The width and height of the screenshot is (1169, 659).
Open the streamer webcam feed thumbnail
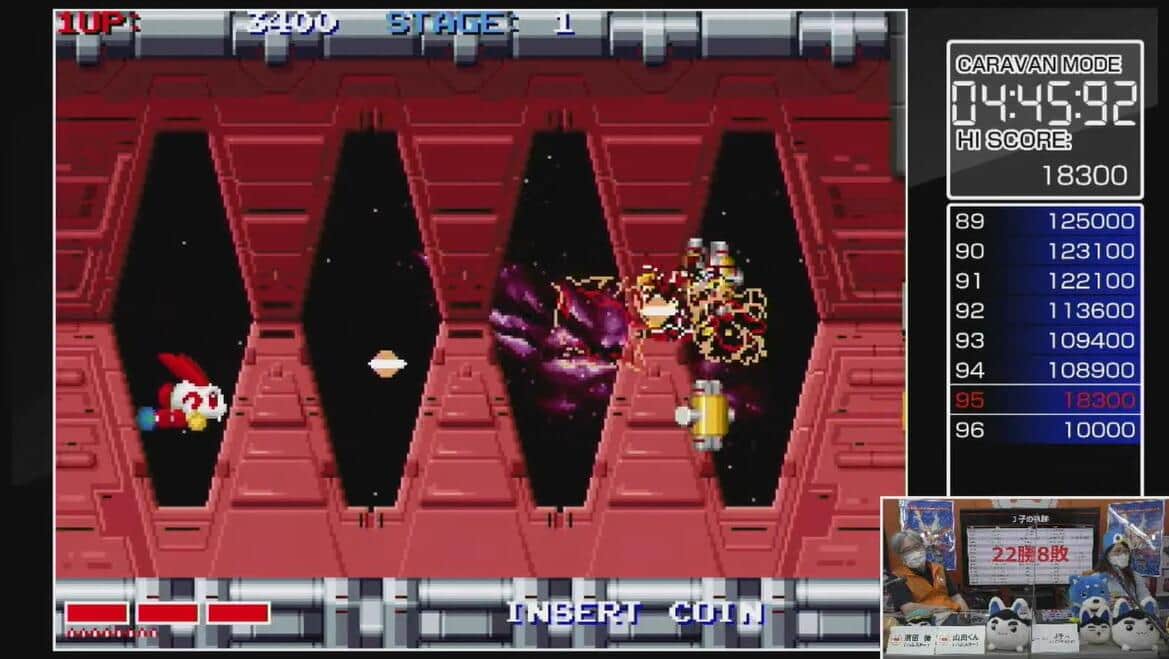coord(1024,577)
